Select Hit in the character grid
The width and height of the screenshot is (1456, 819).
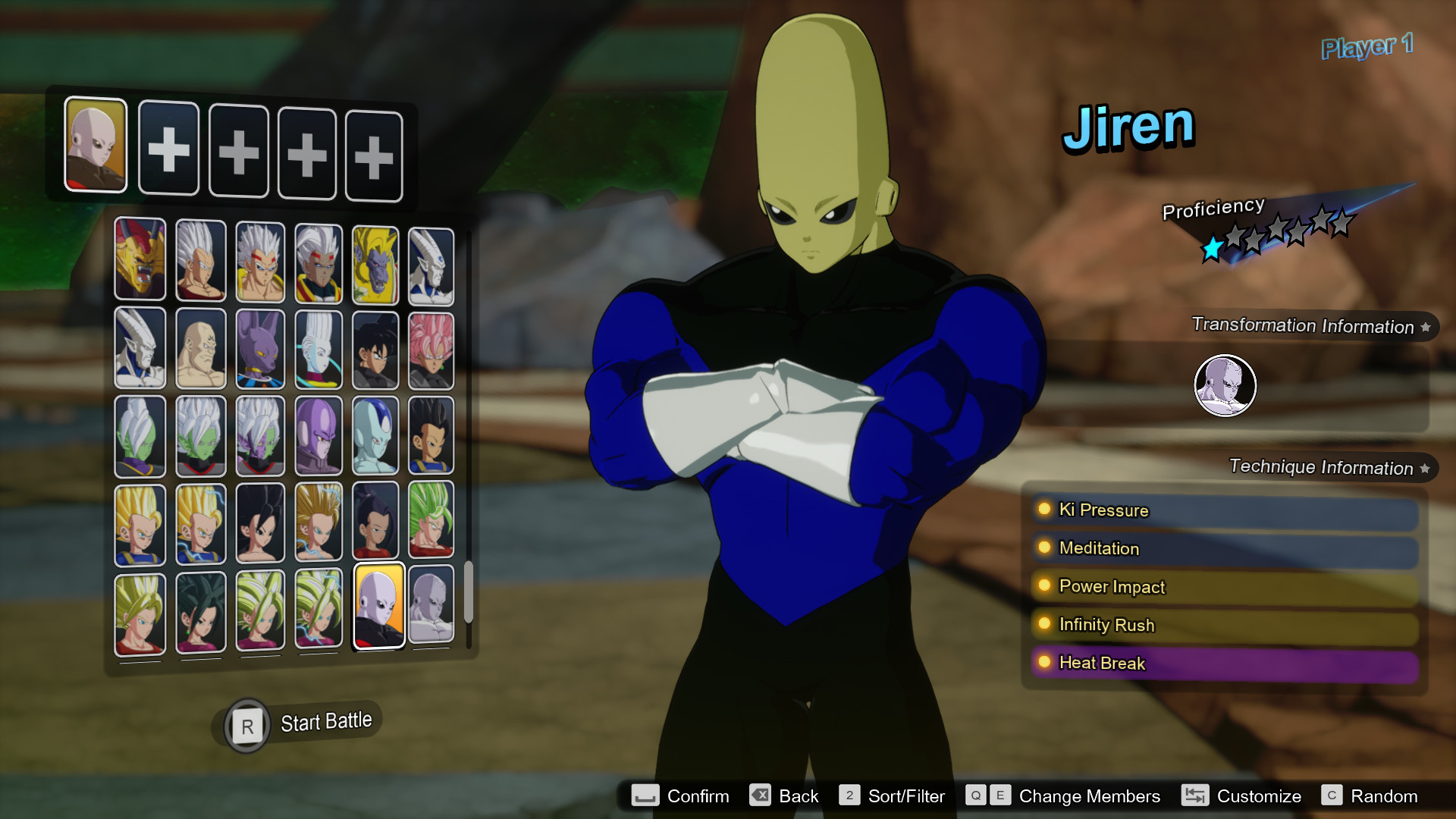[318, 436]
